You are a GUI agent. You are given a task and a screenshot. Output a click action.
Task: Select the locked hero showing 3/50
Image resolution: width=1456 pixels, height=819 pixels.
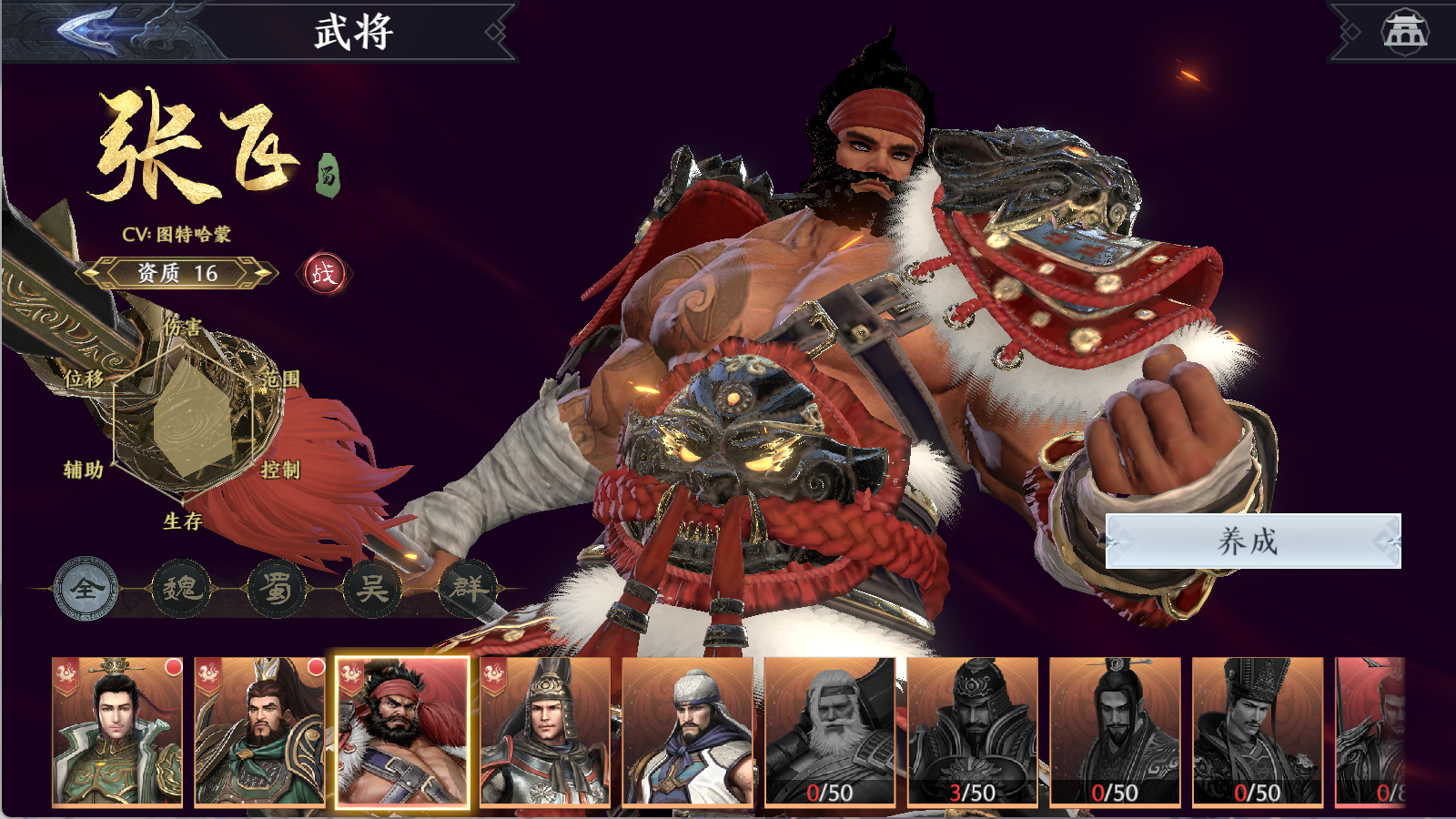[972, 732]
